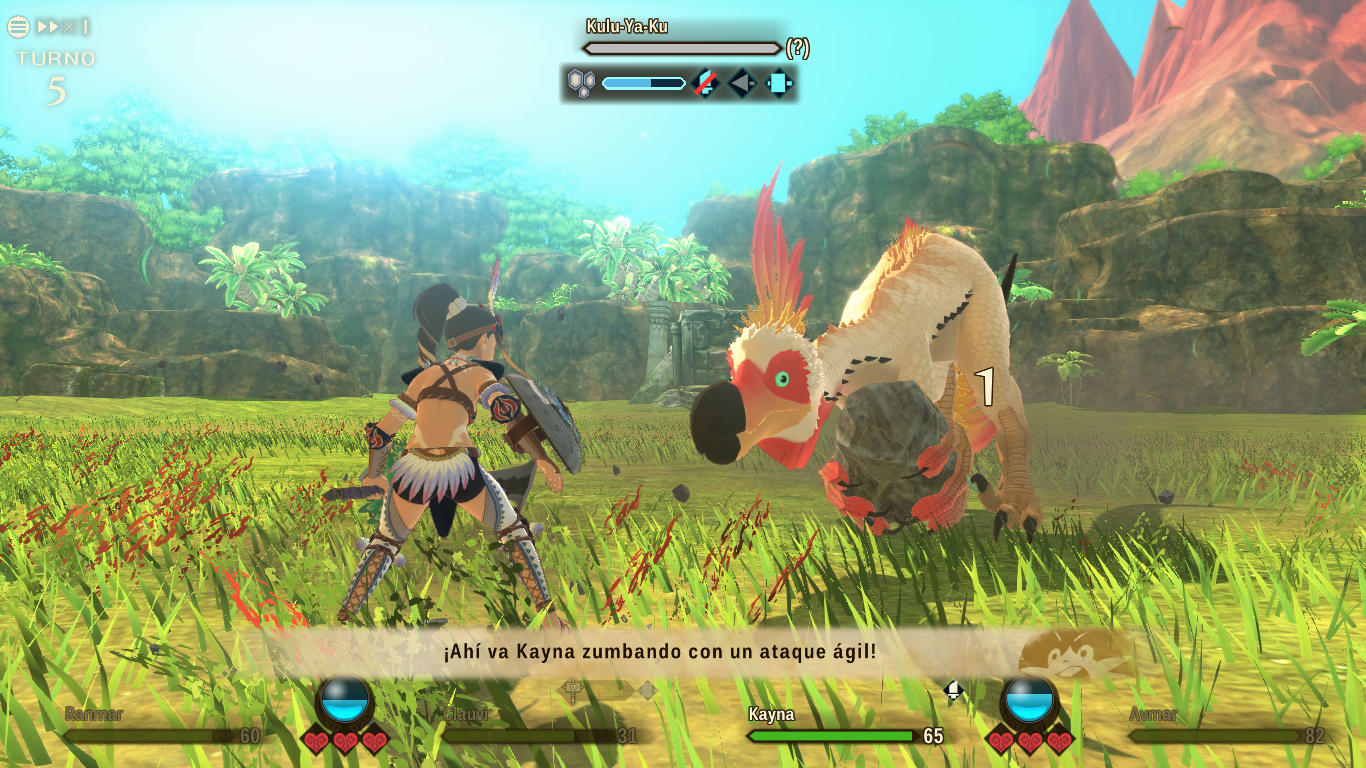Click the kinship orb between Kayna and Avmar
The image size is (1366, 768).
coord(1029,700)
